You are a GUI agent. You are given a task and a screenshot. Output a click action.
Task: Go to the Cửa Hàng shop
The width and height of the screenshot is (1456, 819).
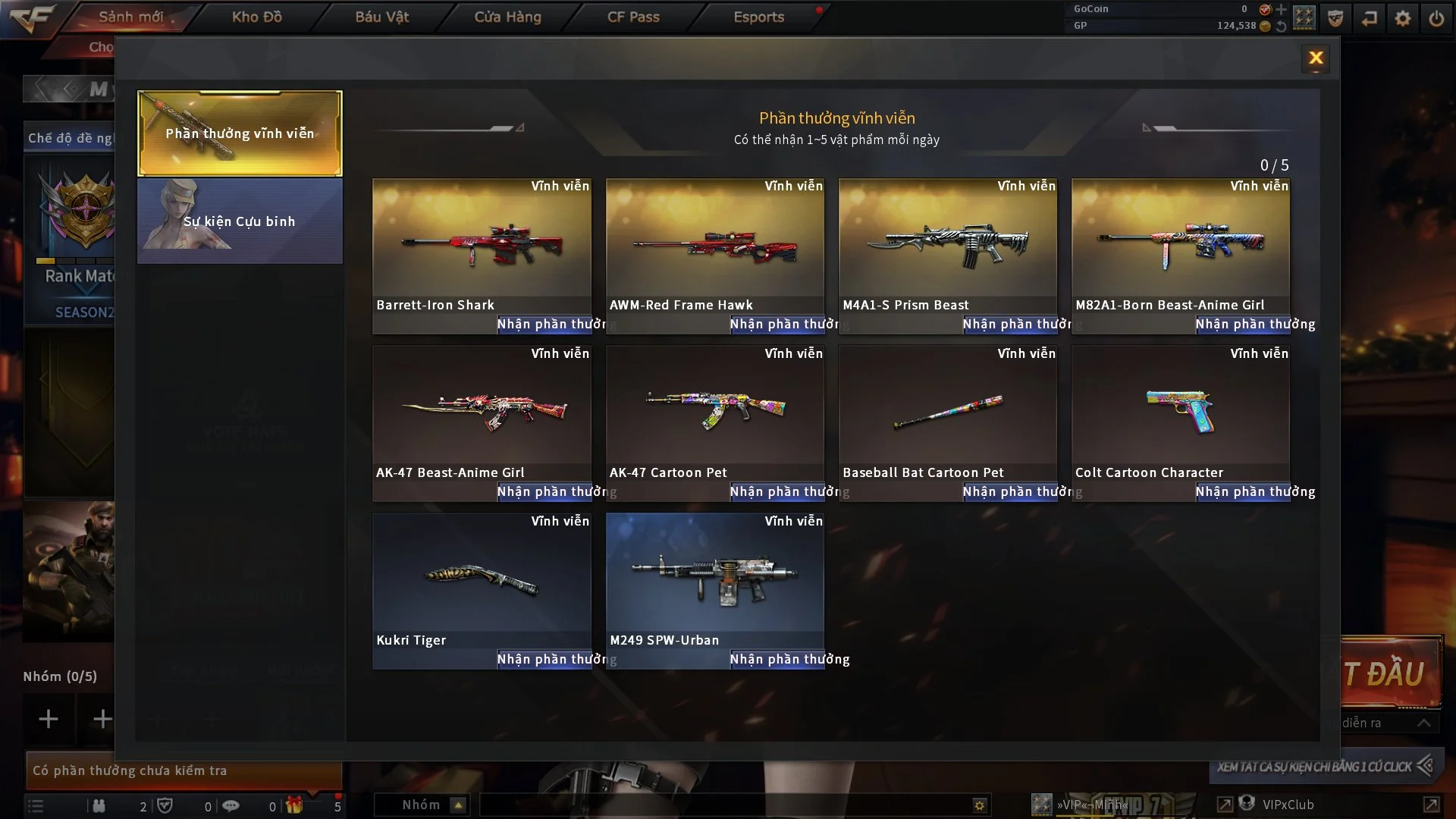point(507,17)
